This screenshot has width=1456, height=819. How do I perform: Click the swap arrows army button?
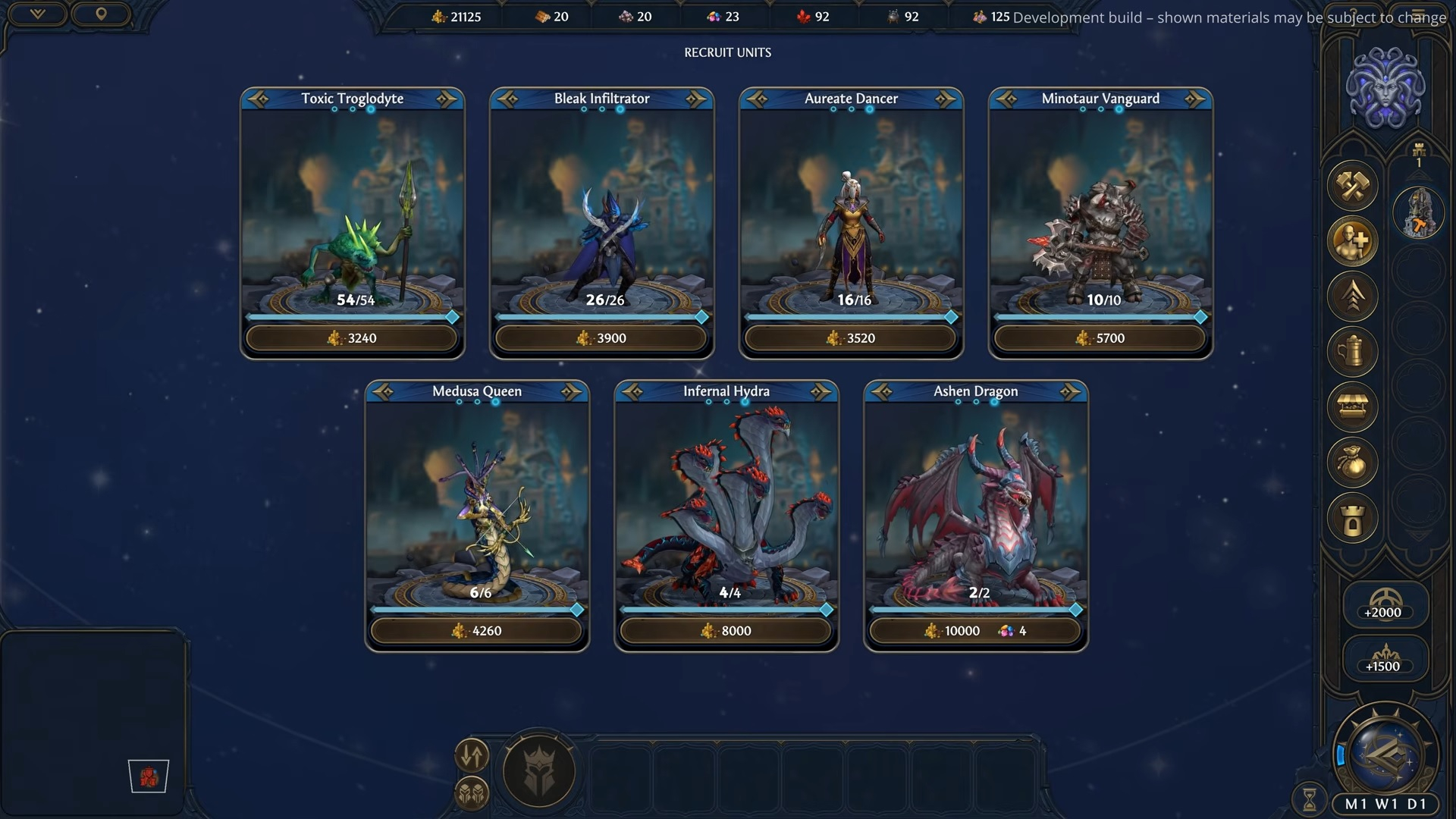click(x=472, y=755)
